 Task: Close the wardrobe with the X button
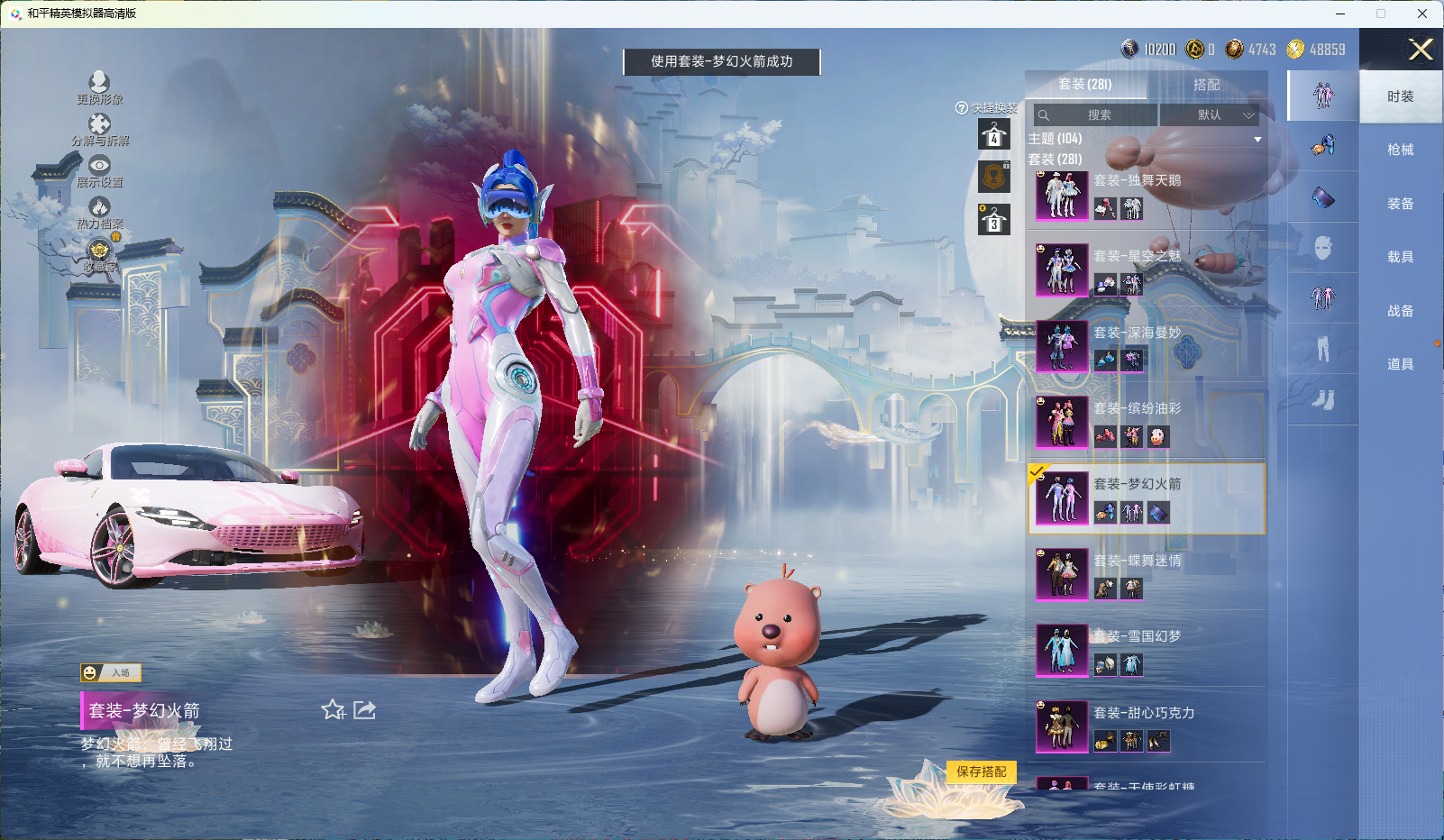tap(1421, 50)
